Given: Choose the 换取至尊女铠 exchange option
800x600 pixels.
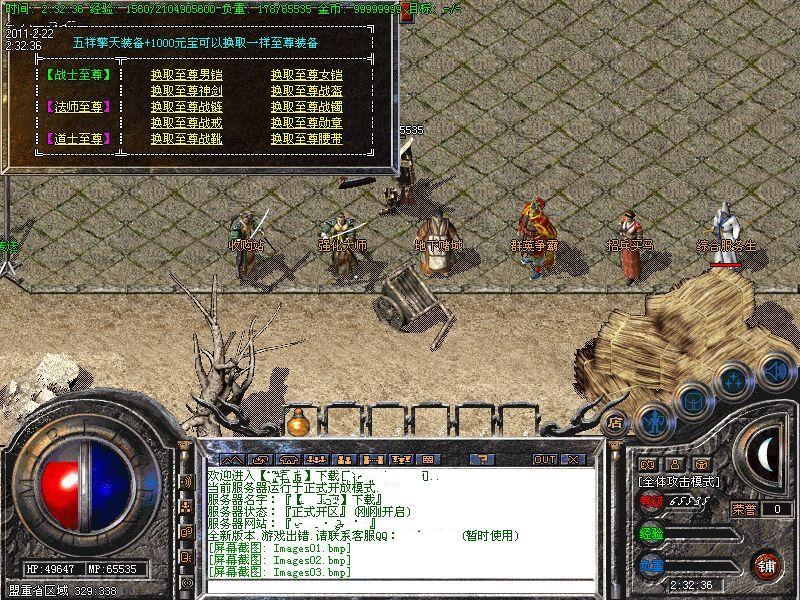Looking at the screenshot, I should (306, 75).
